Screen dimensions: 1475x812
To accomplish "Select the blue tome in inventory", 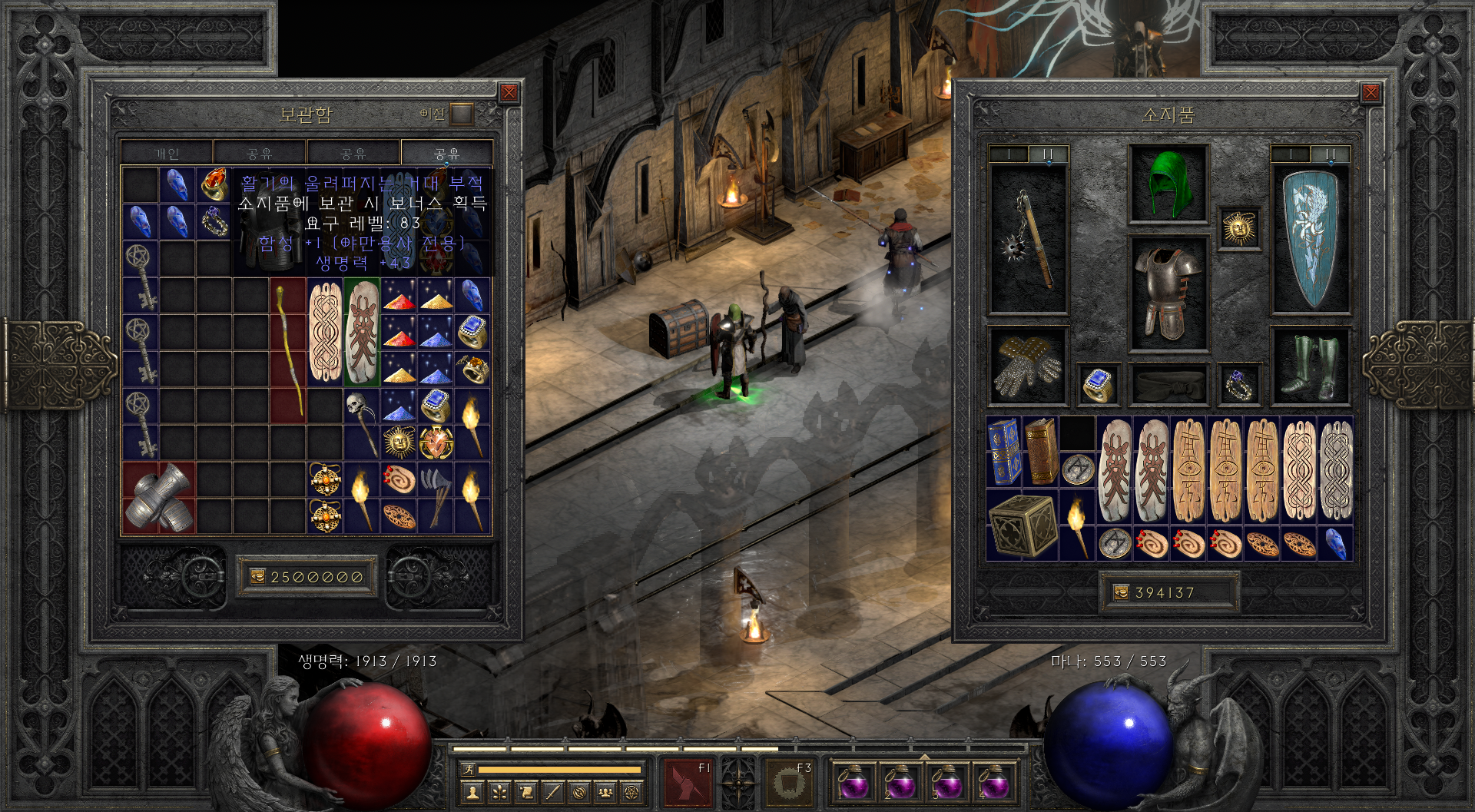I will tap(1003, 451).
